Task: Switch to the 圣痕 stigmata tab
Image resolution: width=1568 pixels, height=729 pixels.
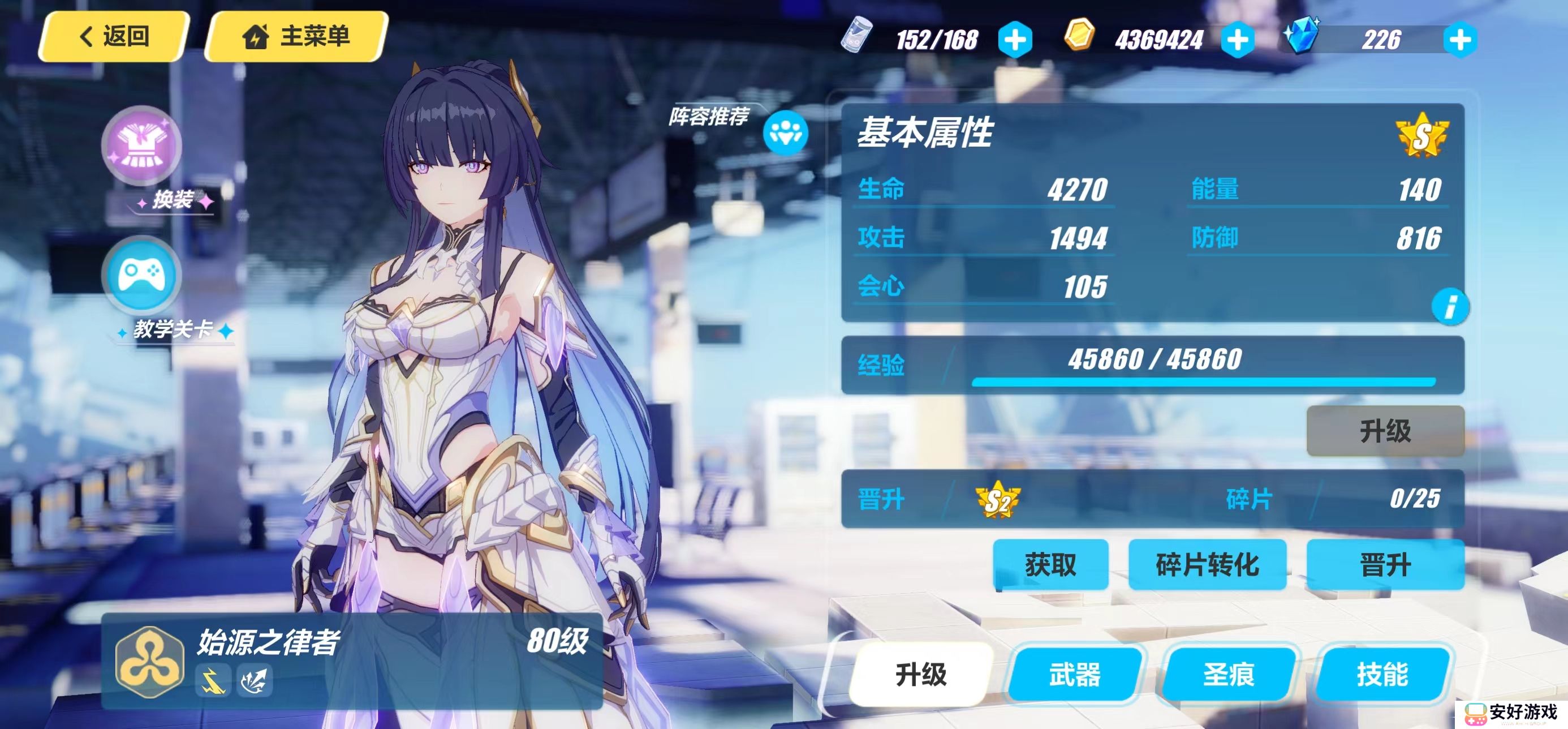Action: (1229, 674)
